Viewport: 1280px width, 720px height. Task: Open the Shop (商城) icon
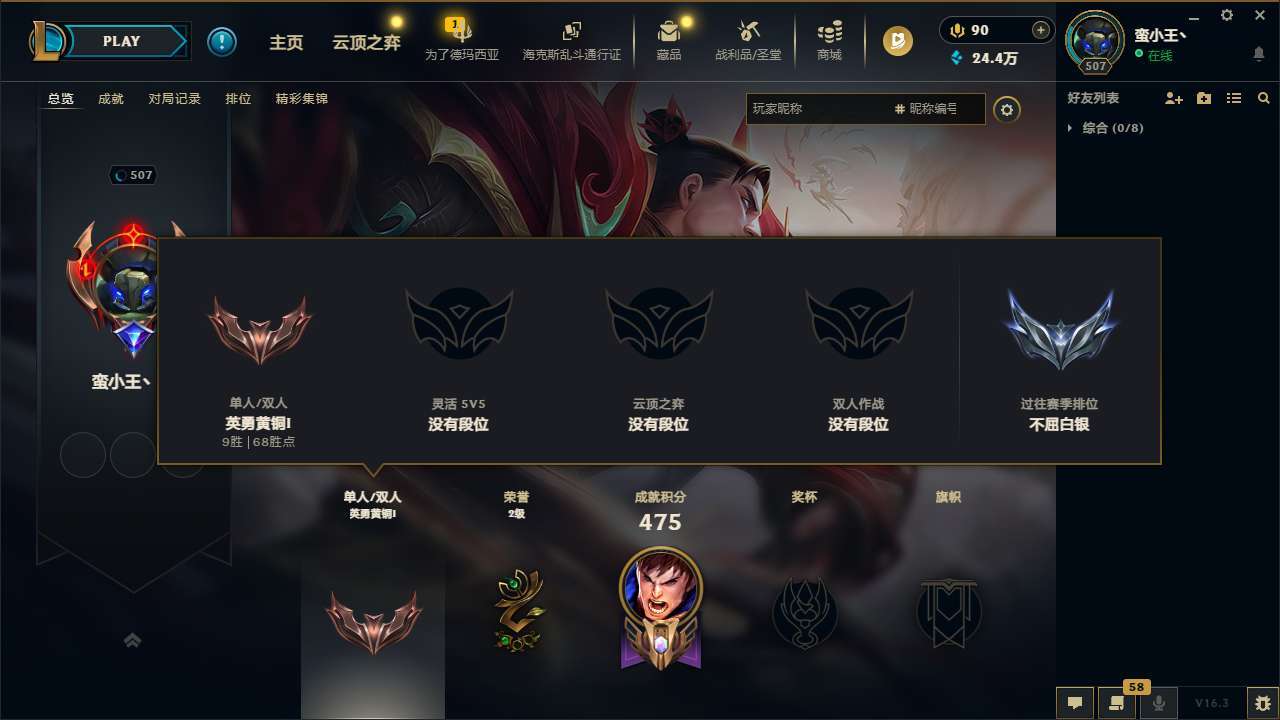coord(829,40)
